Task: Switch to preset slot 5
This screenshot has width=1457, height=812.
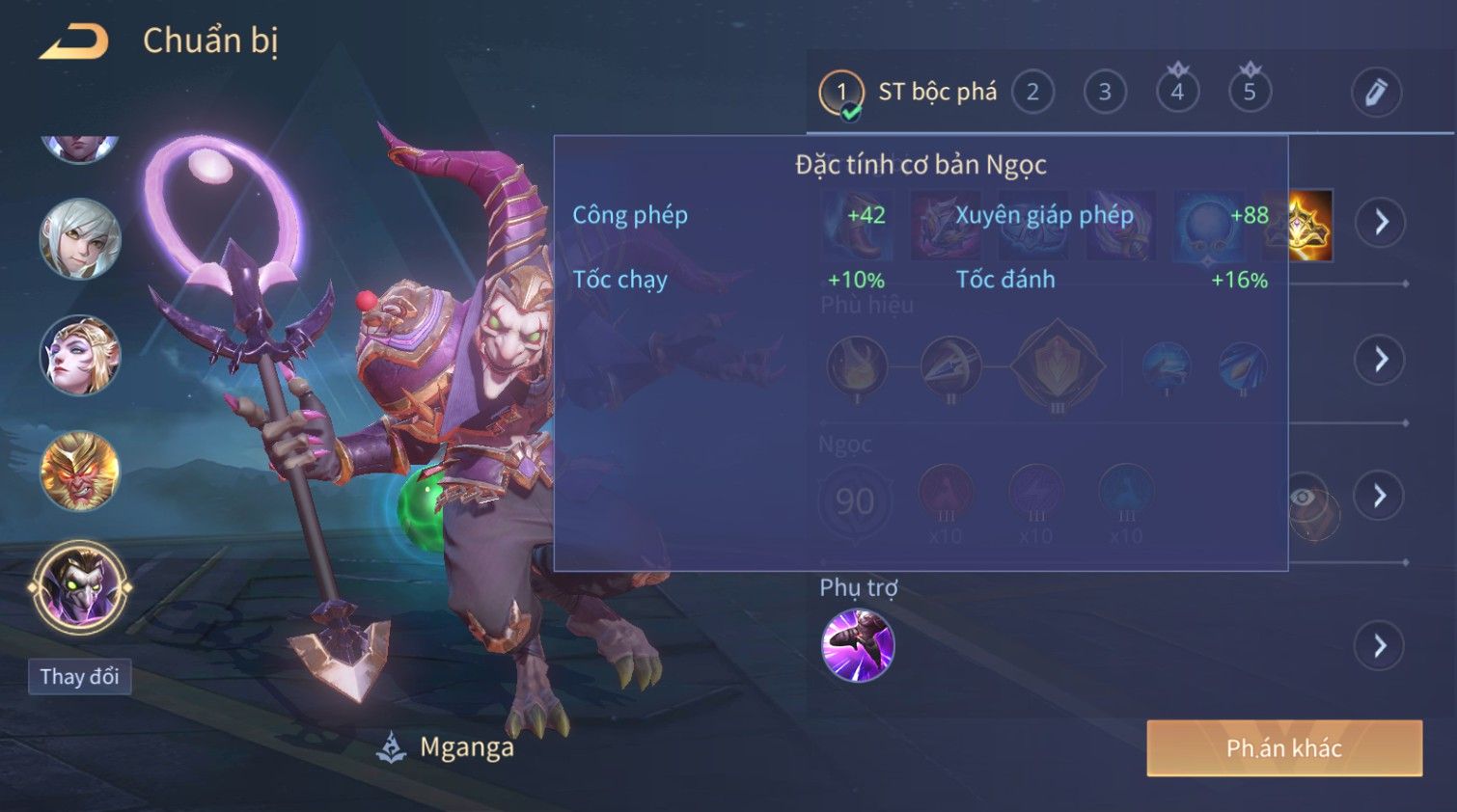Action: (1250, 93)
